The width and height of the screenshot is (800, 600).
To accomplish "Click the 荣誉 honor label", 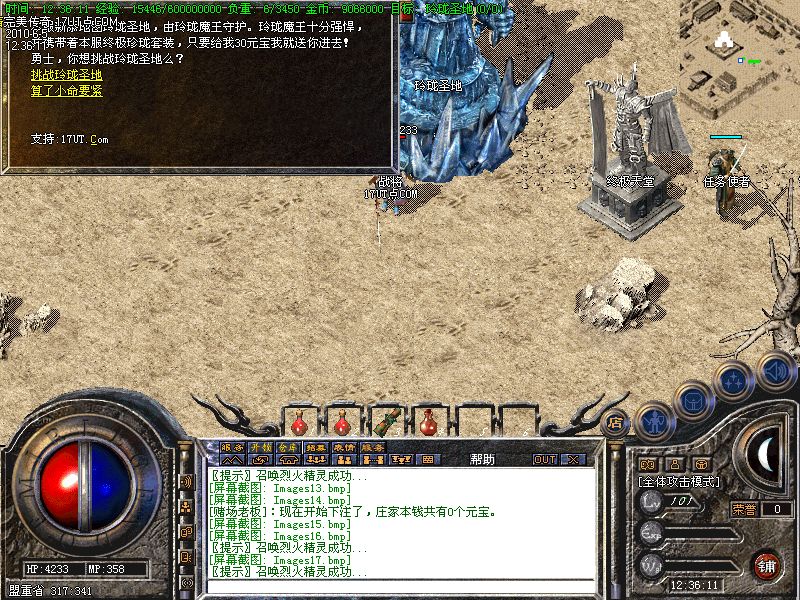I will coord(744,509).
